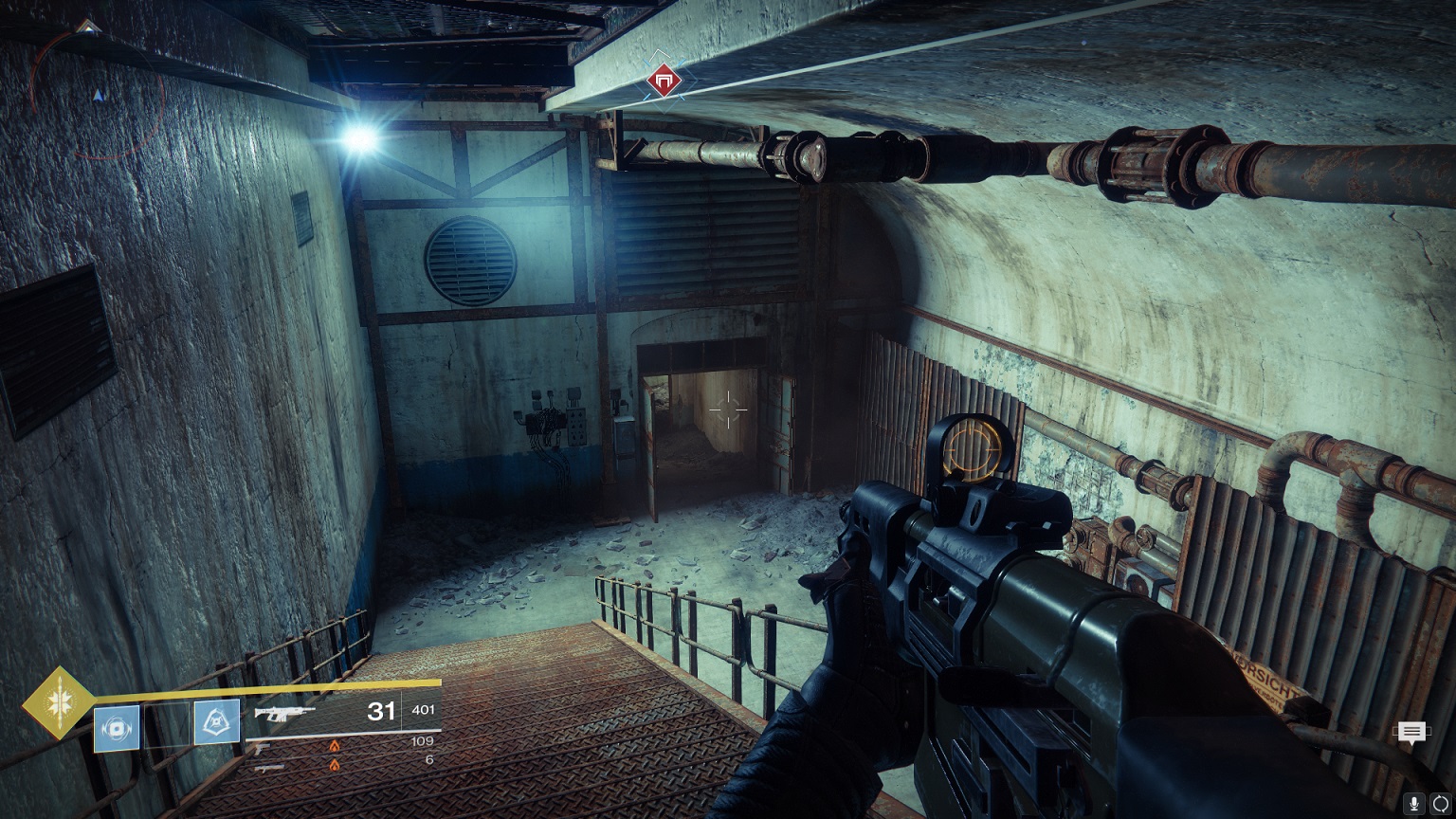Click the circular arrows refresh button
Viewport: 1456px width, 819px height.
(x=1441, y=803)
